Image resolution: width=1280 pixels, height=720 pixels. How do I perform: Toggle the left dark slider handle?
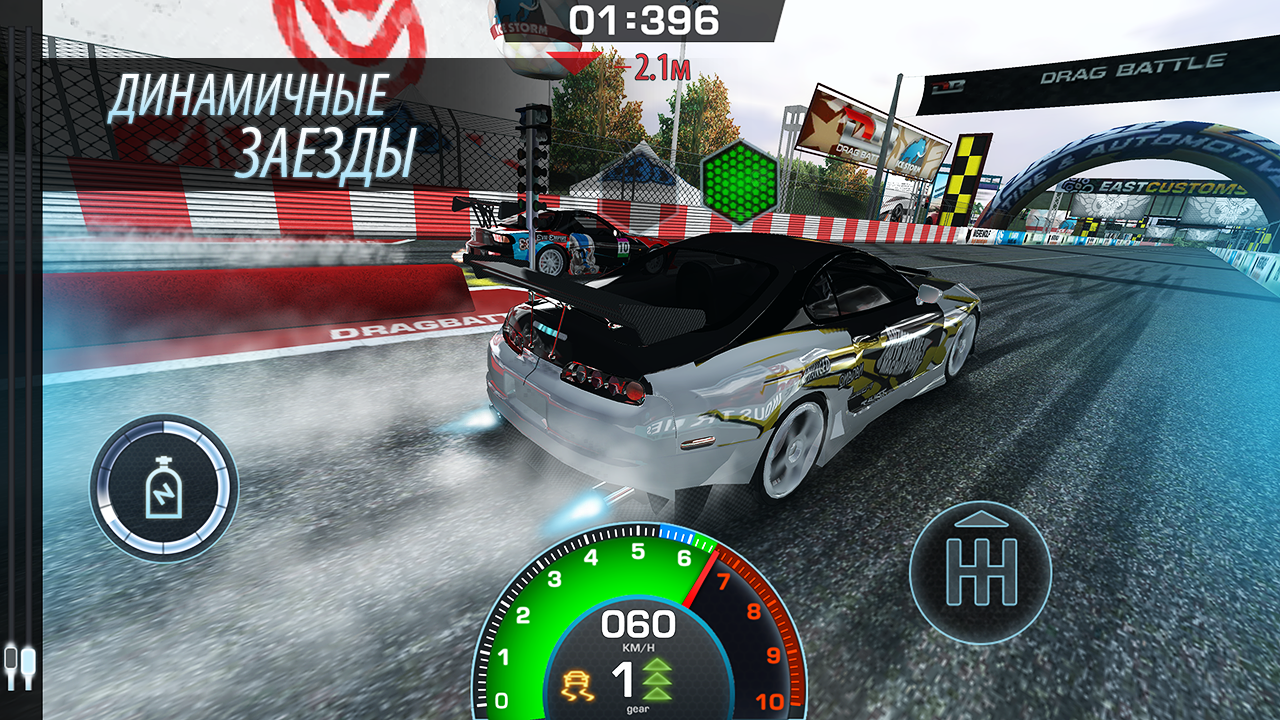coord(10,658)
